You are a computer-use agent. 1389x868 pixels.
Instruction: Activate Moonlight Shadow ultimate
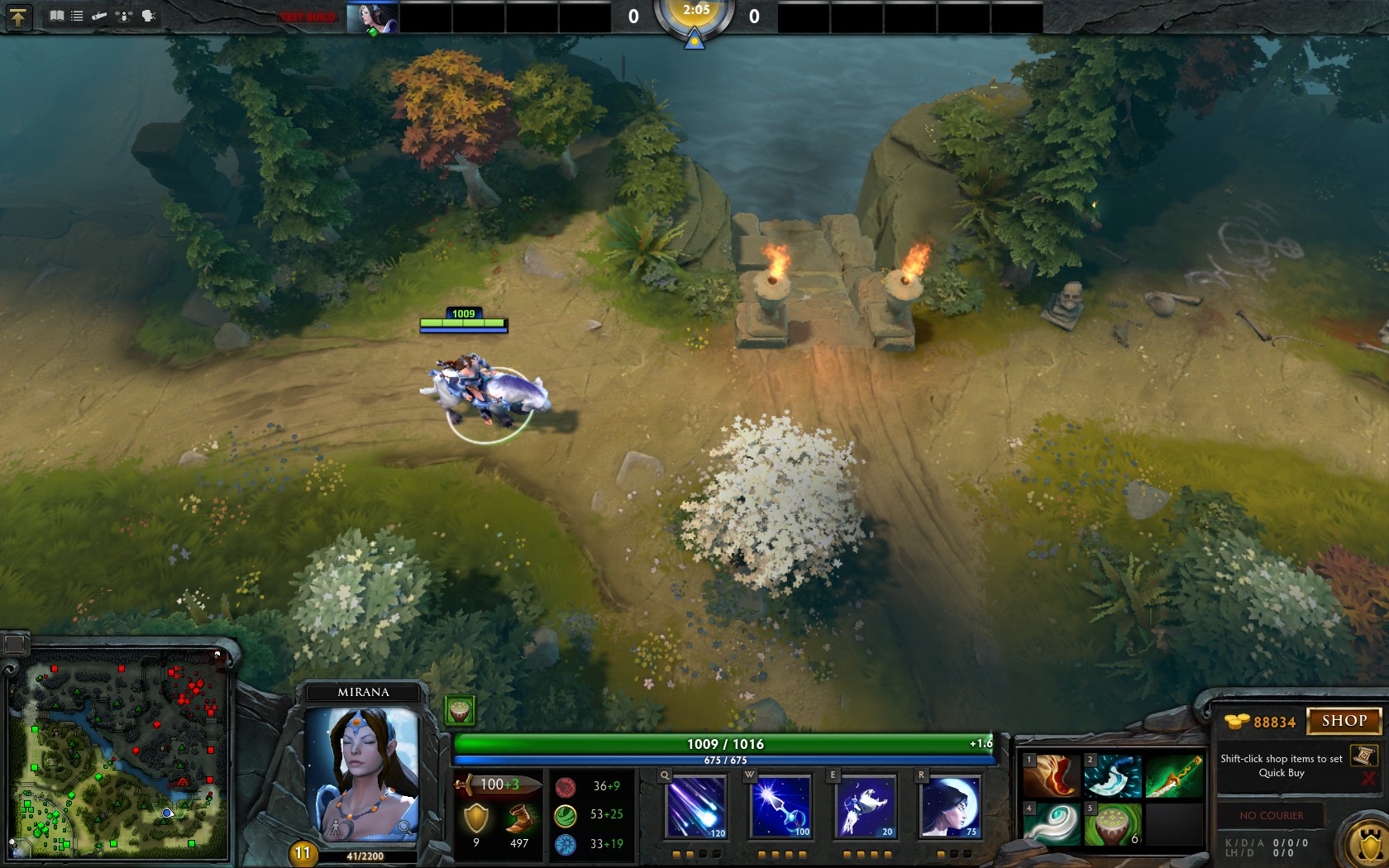tap(950, 806)
